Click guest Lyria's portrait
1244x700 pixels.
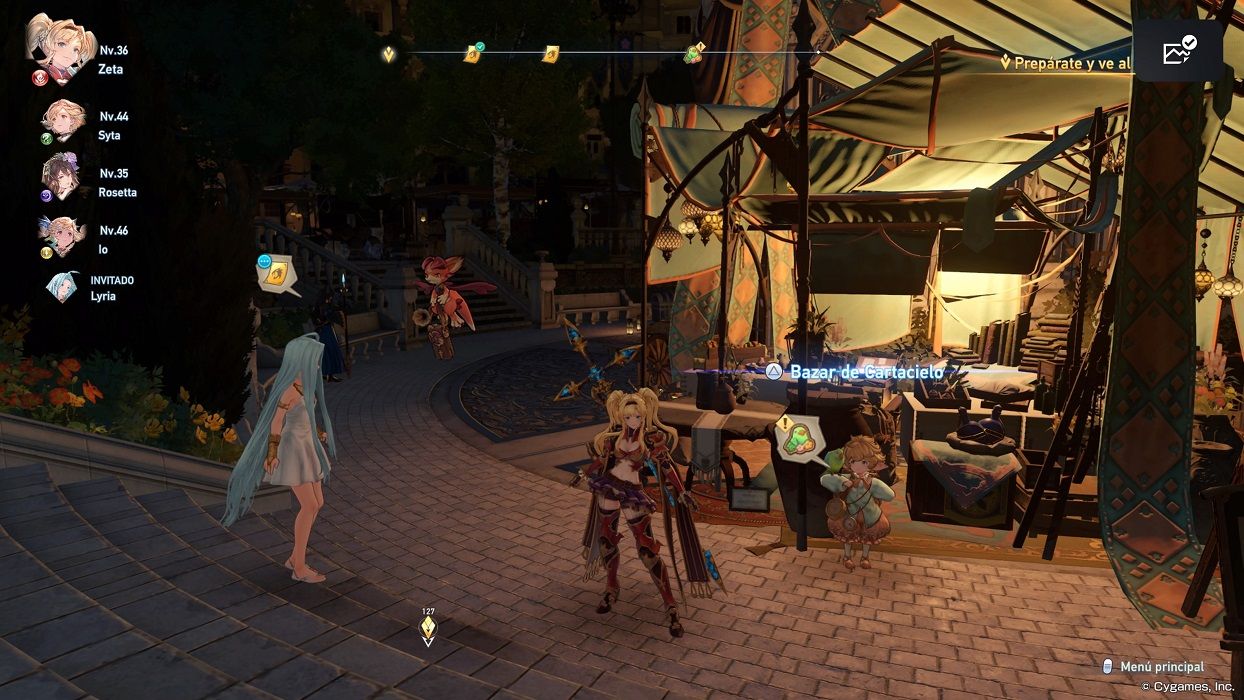tap(62, 287)
